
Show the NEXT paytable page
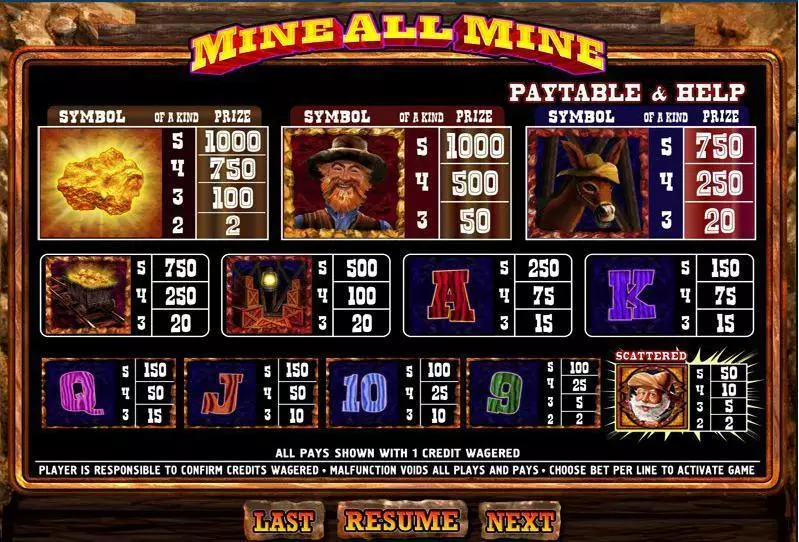520,521
